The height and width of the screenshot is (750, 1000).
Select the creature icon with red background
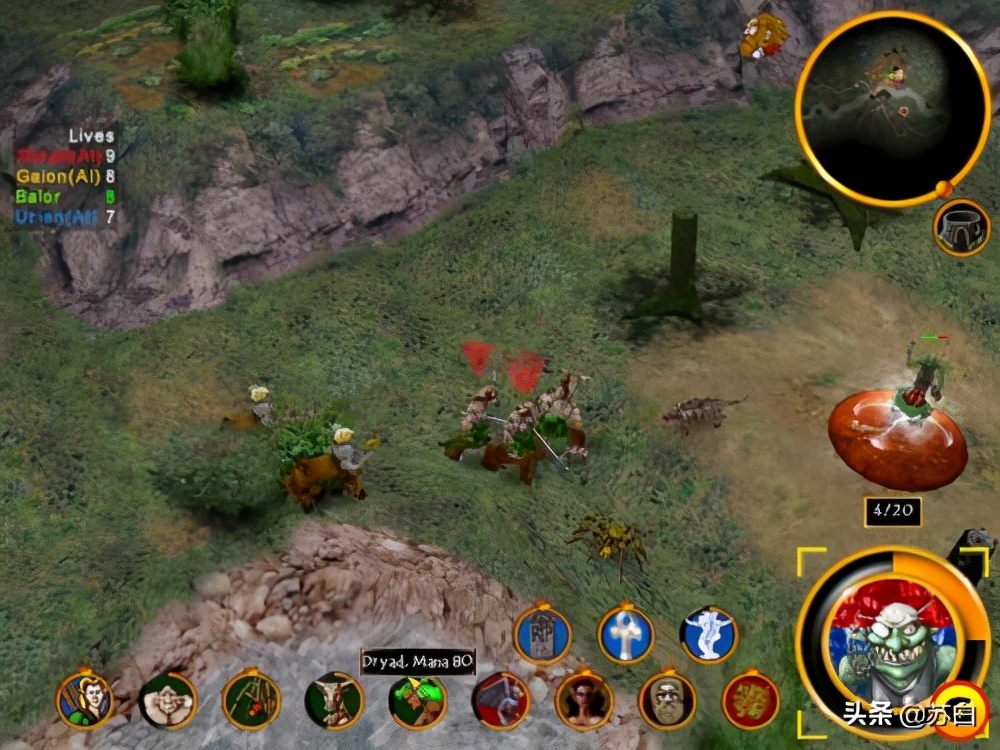coord(500,700)
